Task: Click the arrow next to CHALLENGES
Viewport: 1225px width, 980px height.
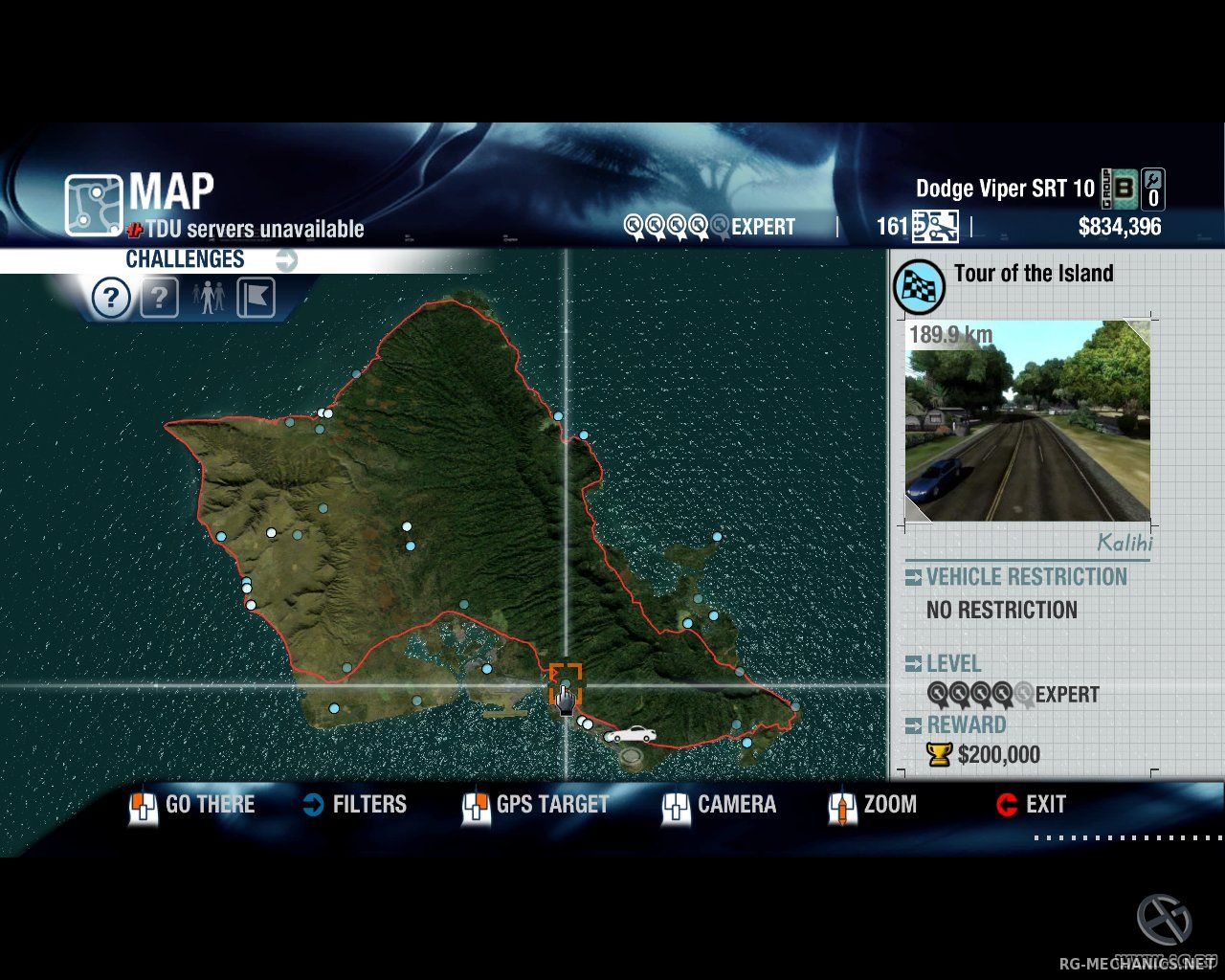Action: [x=286, y=259]
